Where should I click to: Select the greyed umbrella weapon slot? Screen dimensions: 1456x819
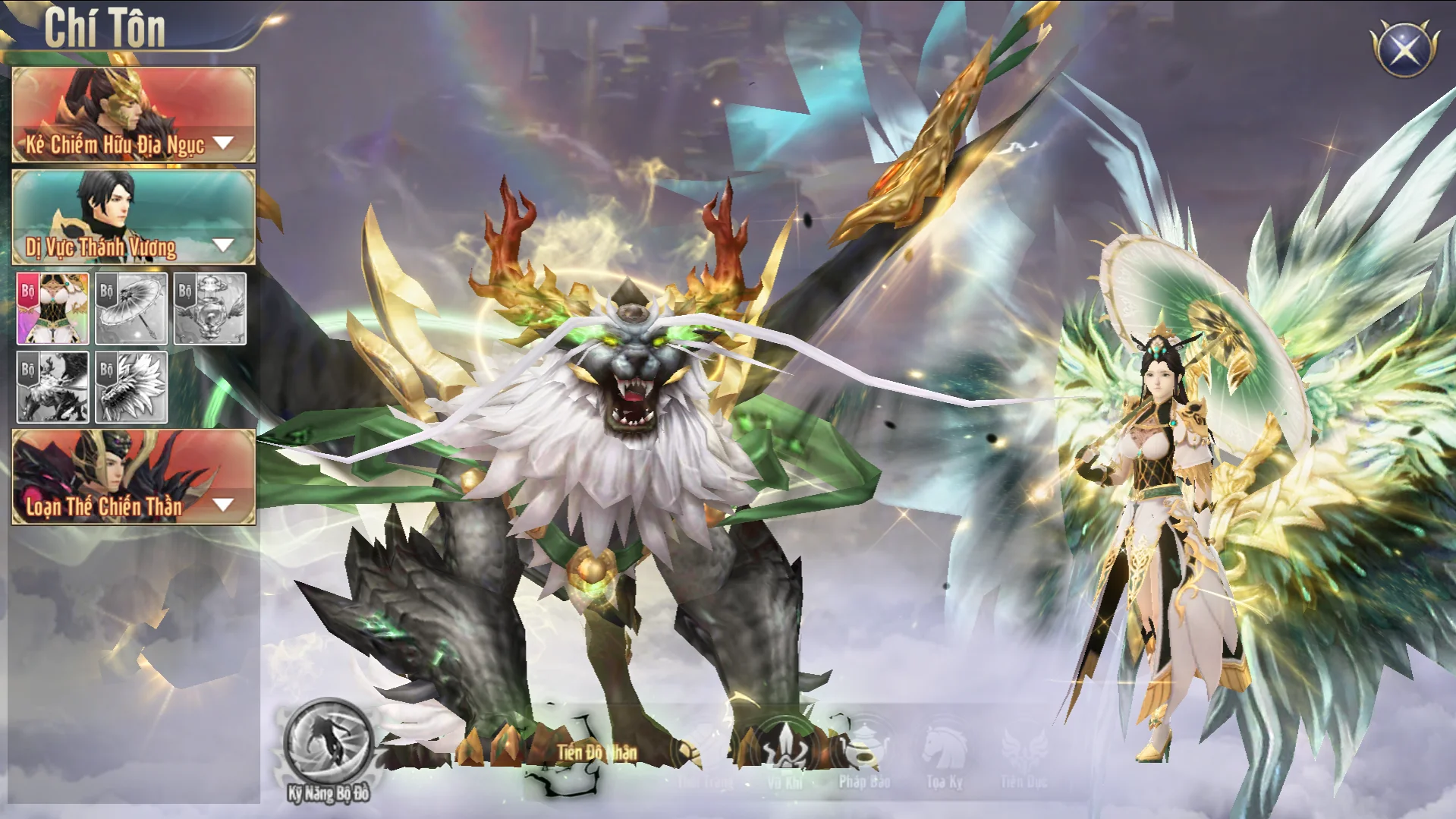pyautogui.click(x=131, y=309)
